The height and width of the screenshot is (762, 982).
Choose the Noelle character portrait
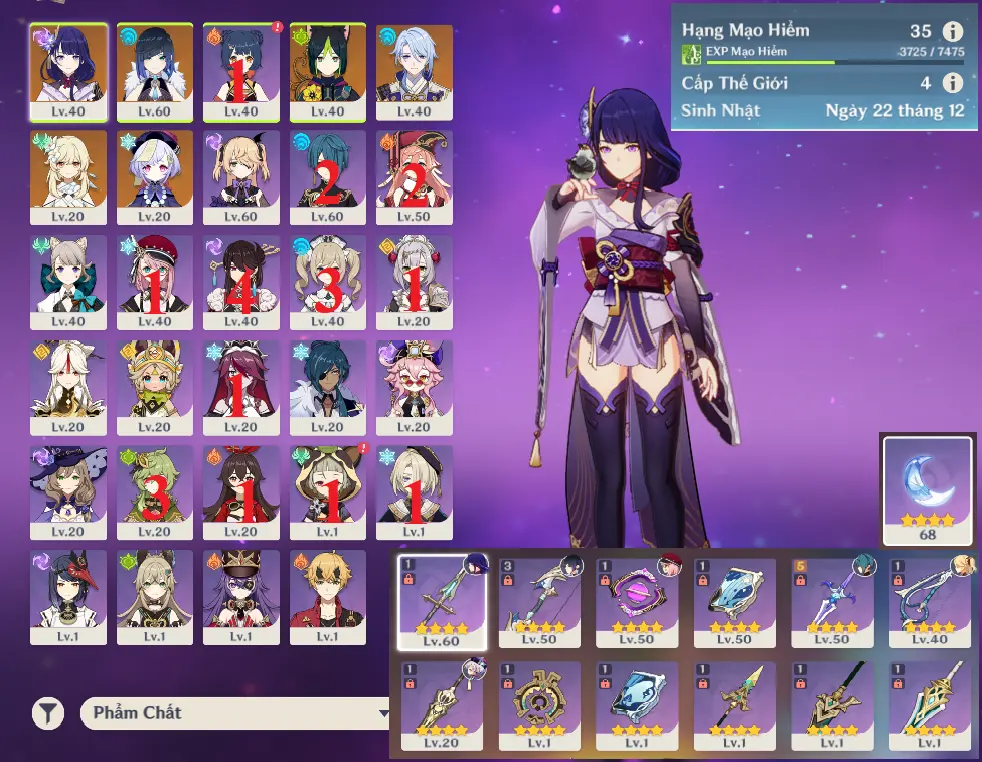pos(414,282)
